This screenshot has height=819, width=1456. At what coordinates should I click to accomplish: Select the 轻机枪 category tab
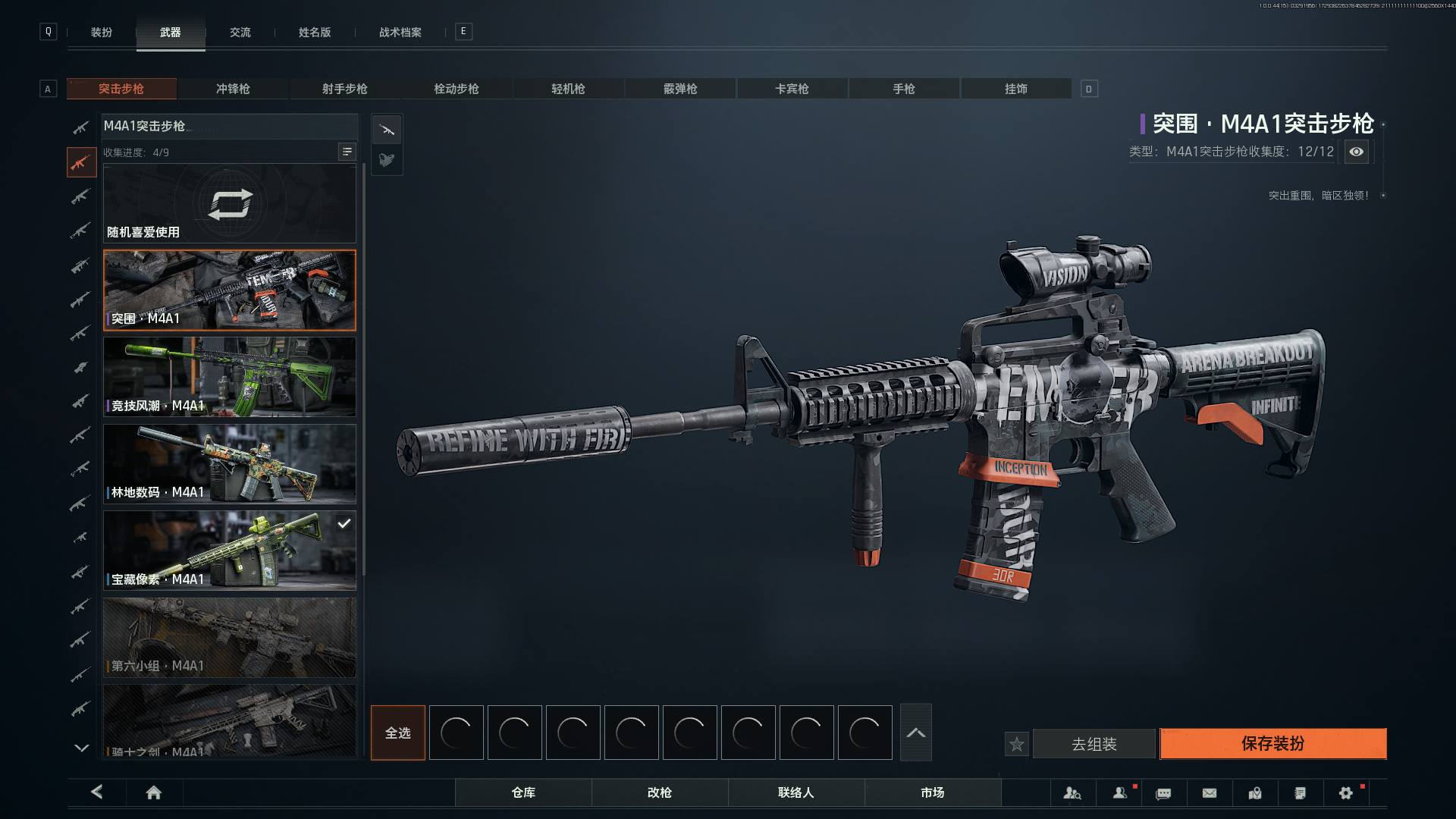[568, 89]
